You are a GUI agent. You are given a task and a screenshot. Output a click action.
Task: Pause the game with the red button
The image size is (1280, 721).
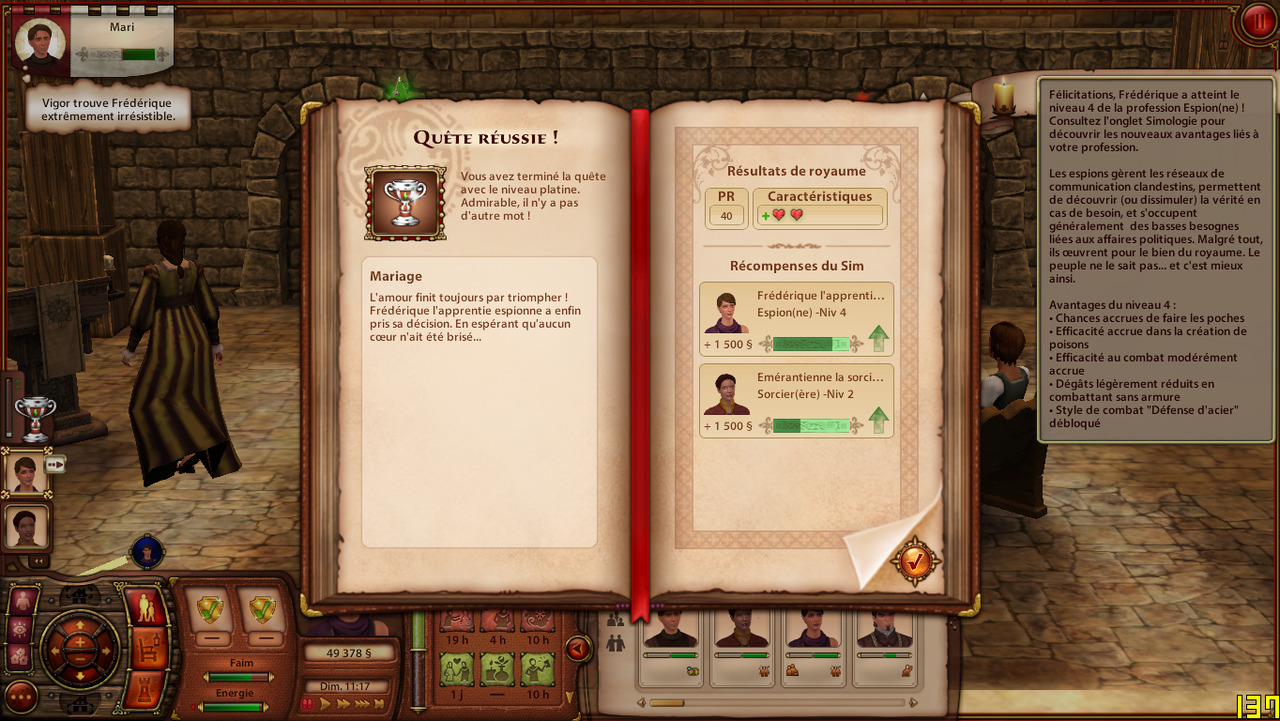coord(1256,21)
